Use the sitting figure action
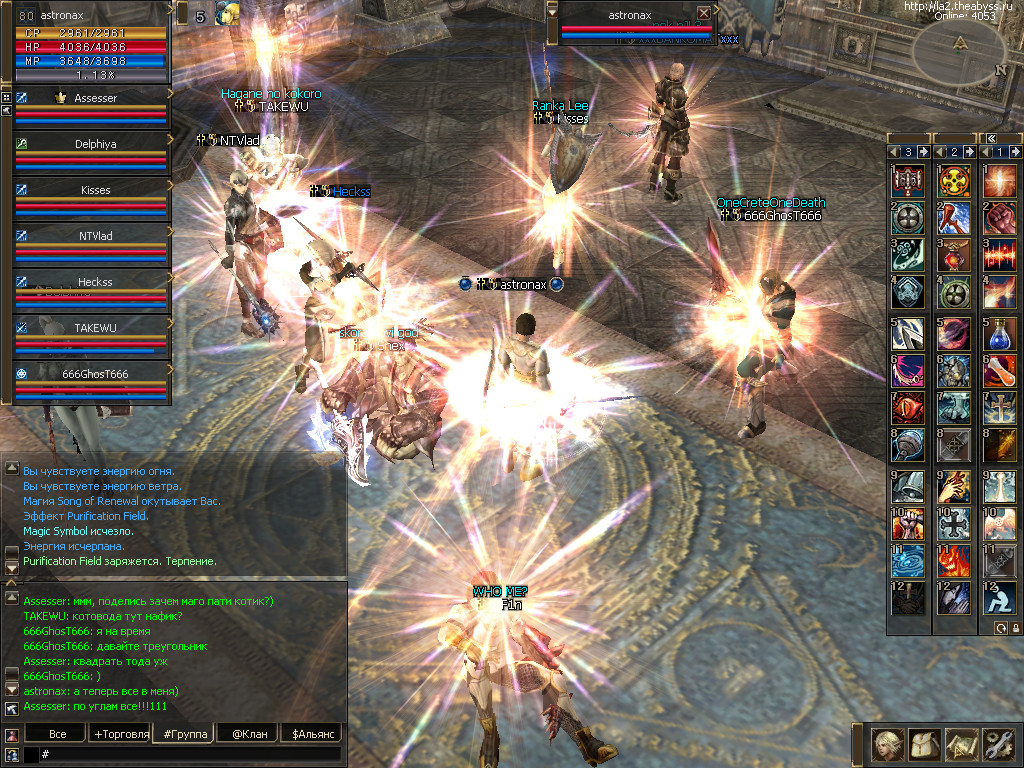Image resolution: width=1024 pixels, height=768 pixels. click(1000, 598)
